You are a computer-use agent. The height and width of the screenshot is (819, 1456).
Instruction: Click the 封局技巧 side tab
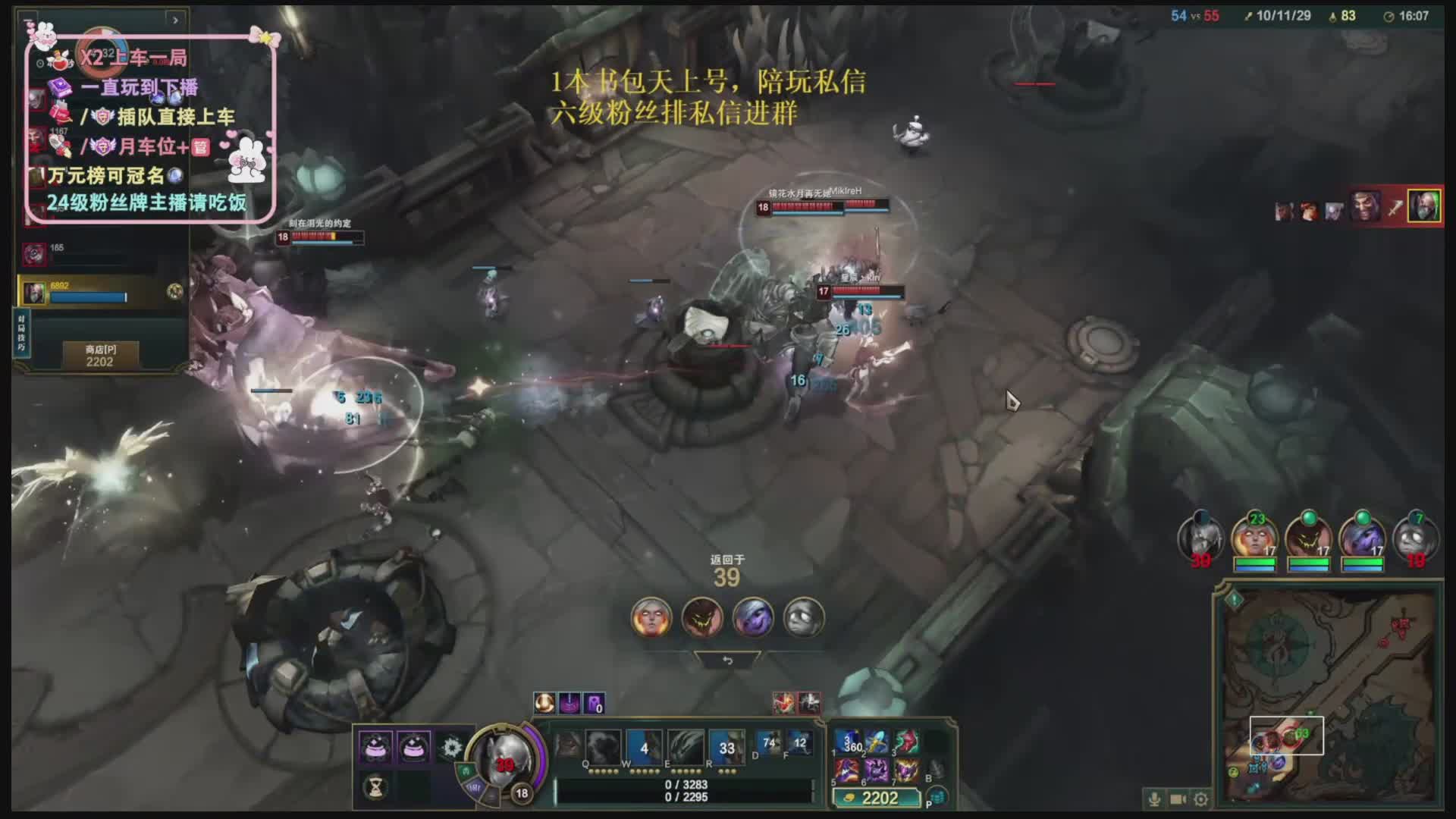21,332
